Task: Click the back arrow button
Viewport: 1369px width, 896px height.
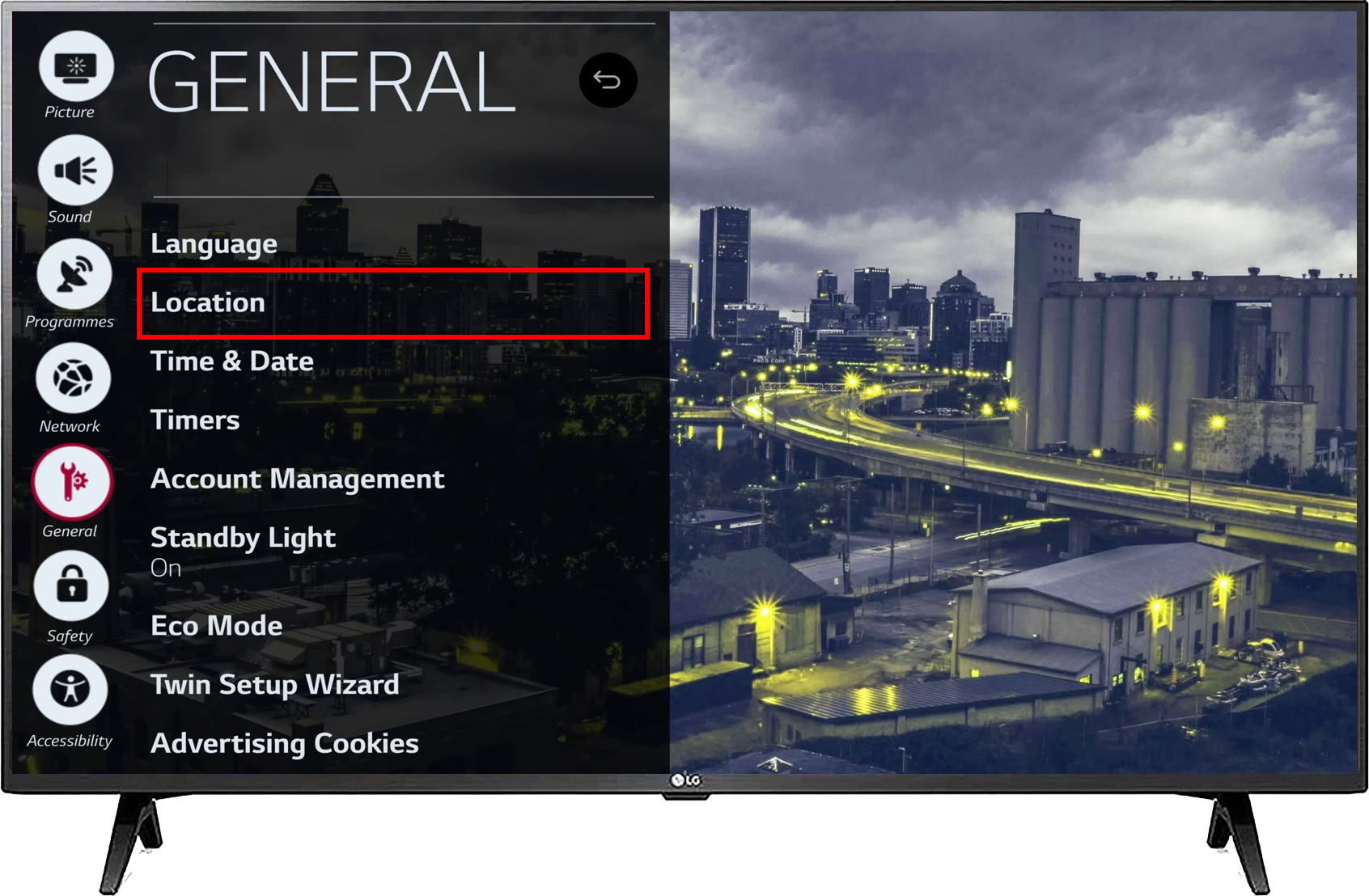Action: point(608,80)
